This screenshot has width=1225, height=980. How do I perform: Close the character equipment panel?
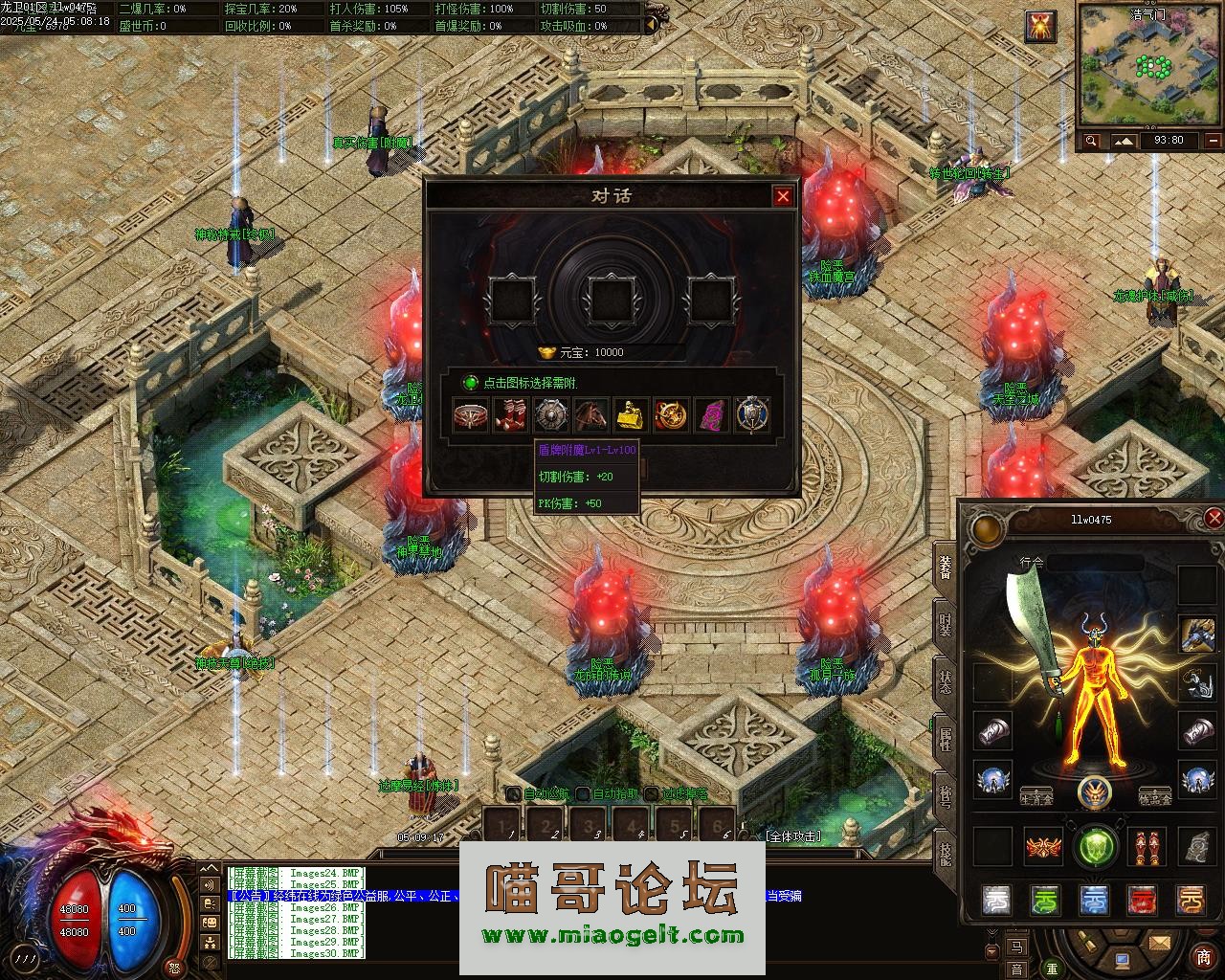tap(1214, 519)
